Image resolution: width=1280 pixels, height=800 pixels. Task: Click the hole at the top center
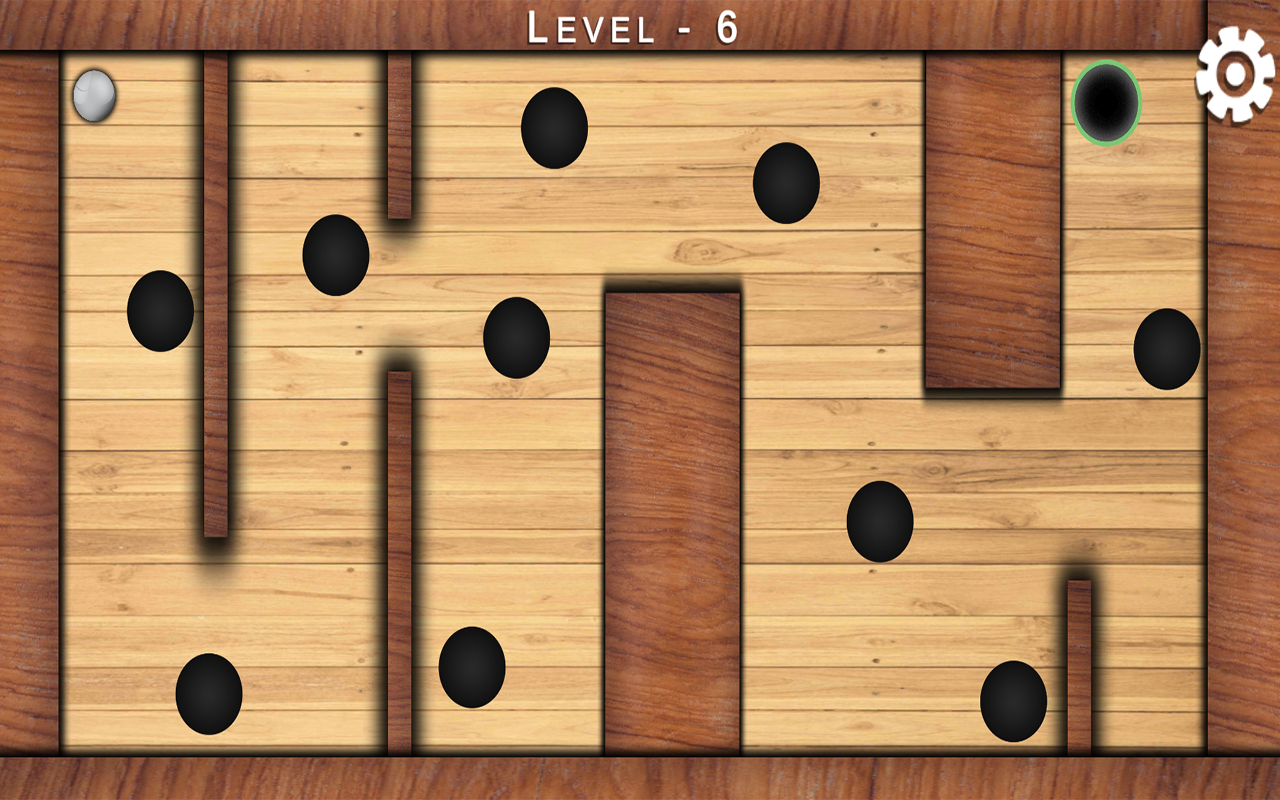click(x=552, y=128)
